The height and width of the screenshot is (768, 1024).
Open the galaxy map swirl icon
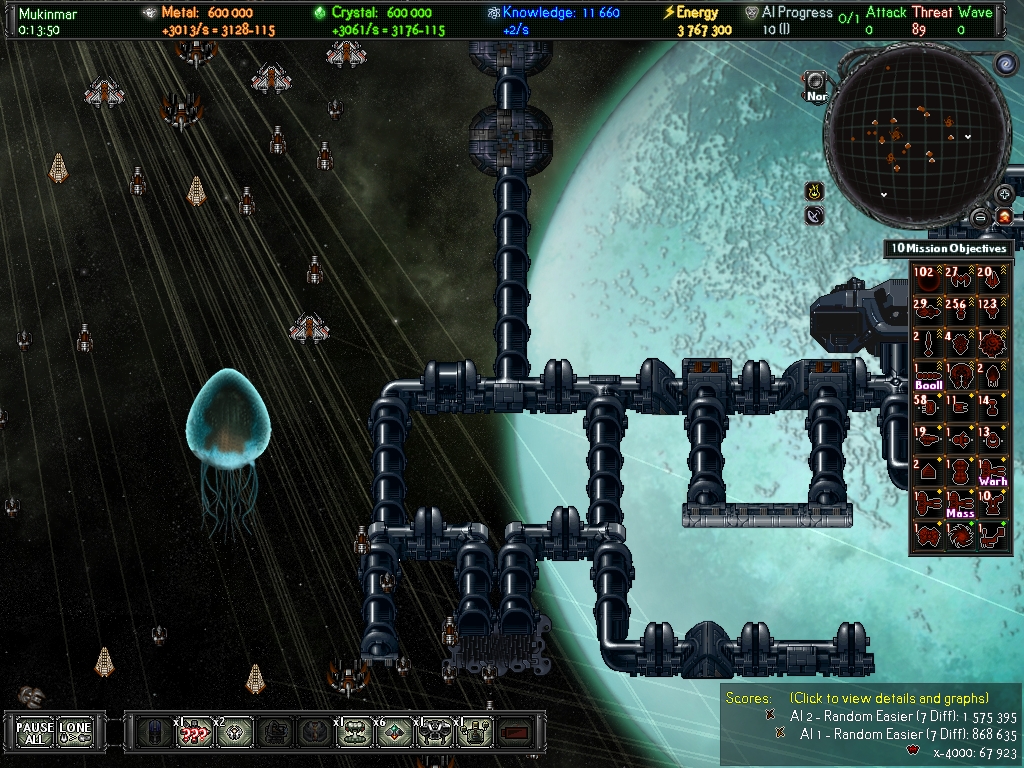(1005, 64)
